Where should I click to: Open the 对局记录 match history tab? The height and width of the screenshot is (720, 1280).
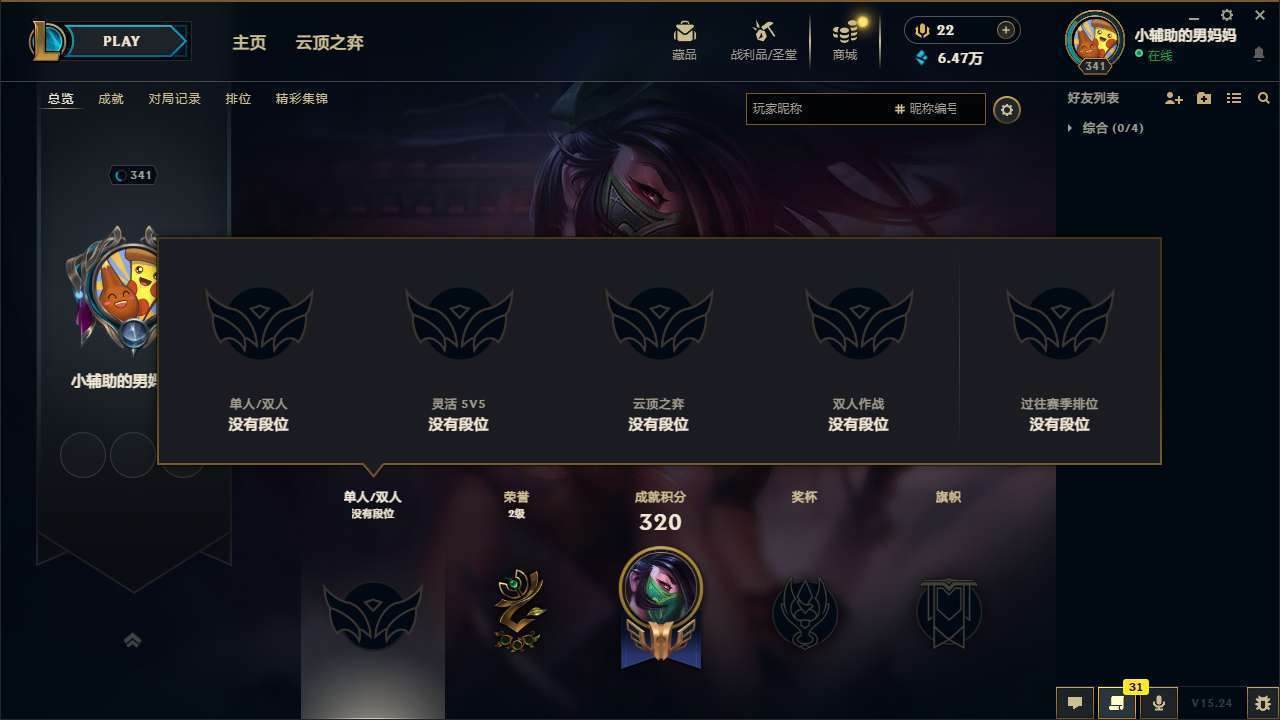point(174,98)
